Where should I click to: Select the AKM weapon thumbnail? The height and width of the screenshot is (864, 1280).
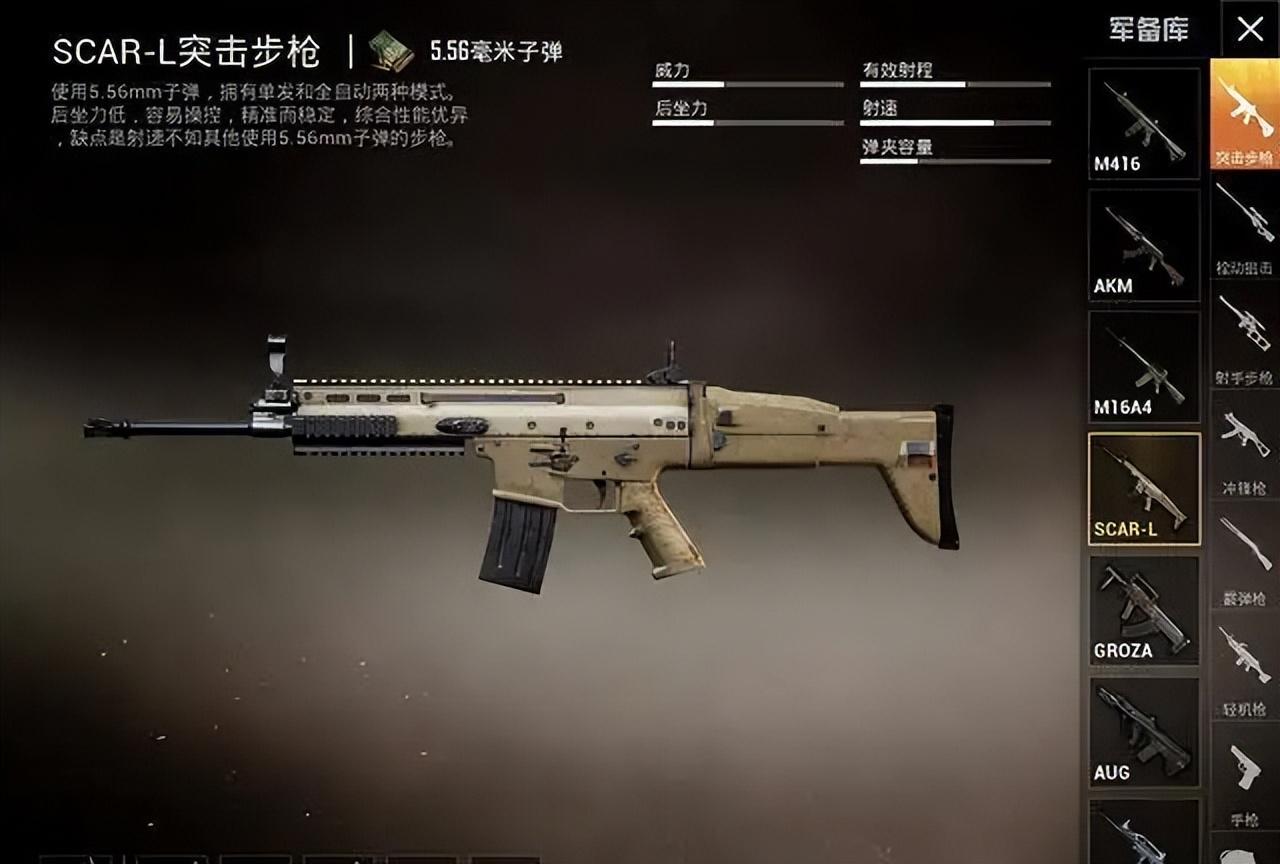tap(1143, 243)
